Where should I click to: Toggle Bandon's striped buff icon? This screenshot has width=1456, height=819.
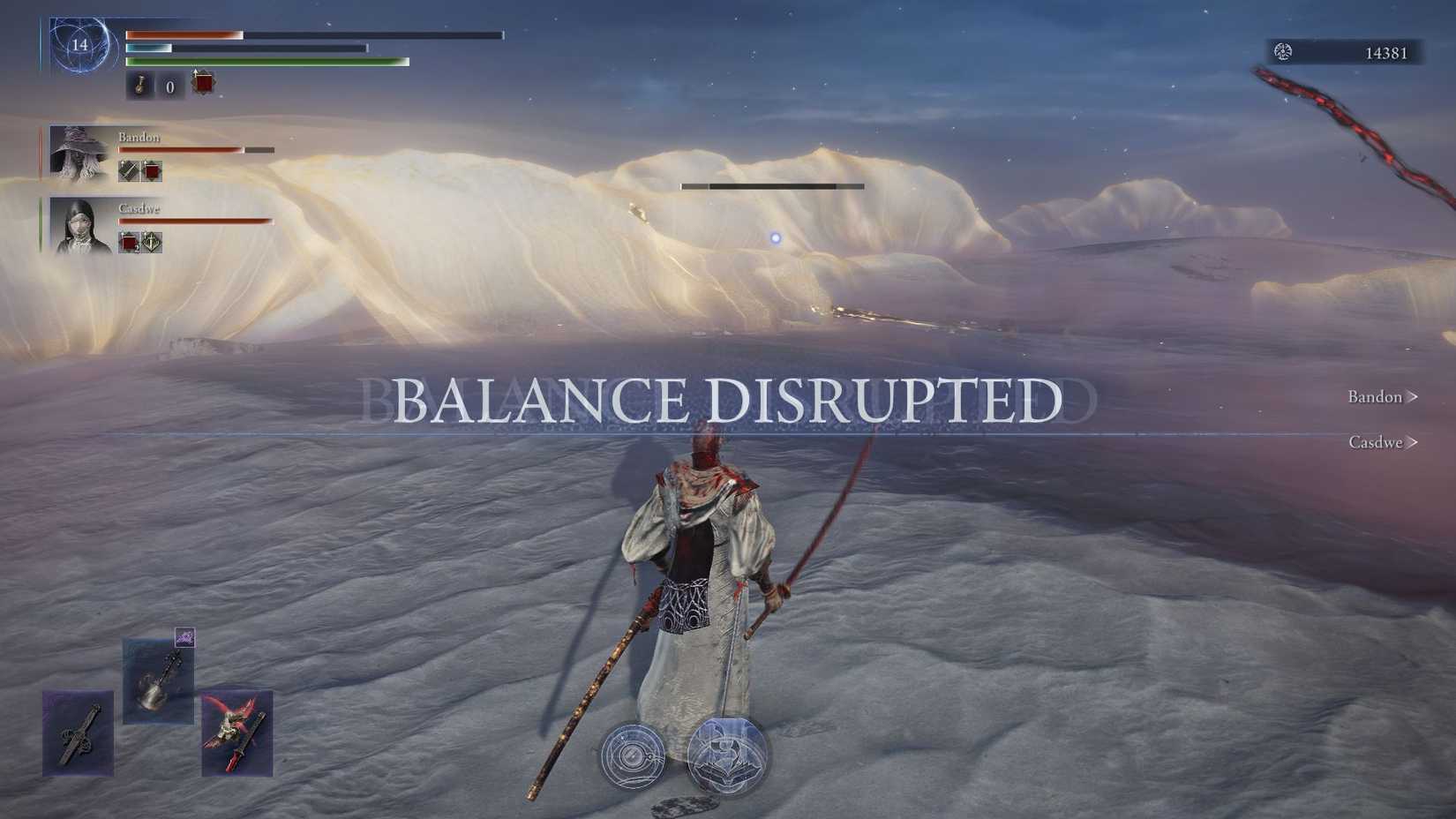(126, 169)
